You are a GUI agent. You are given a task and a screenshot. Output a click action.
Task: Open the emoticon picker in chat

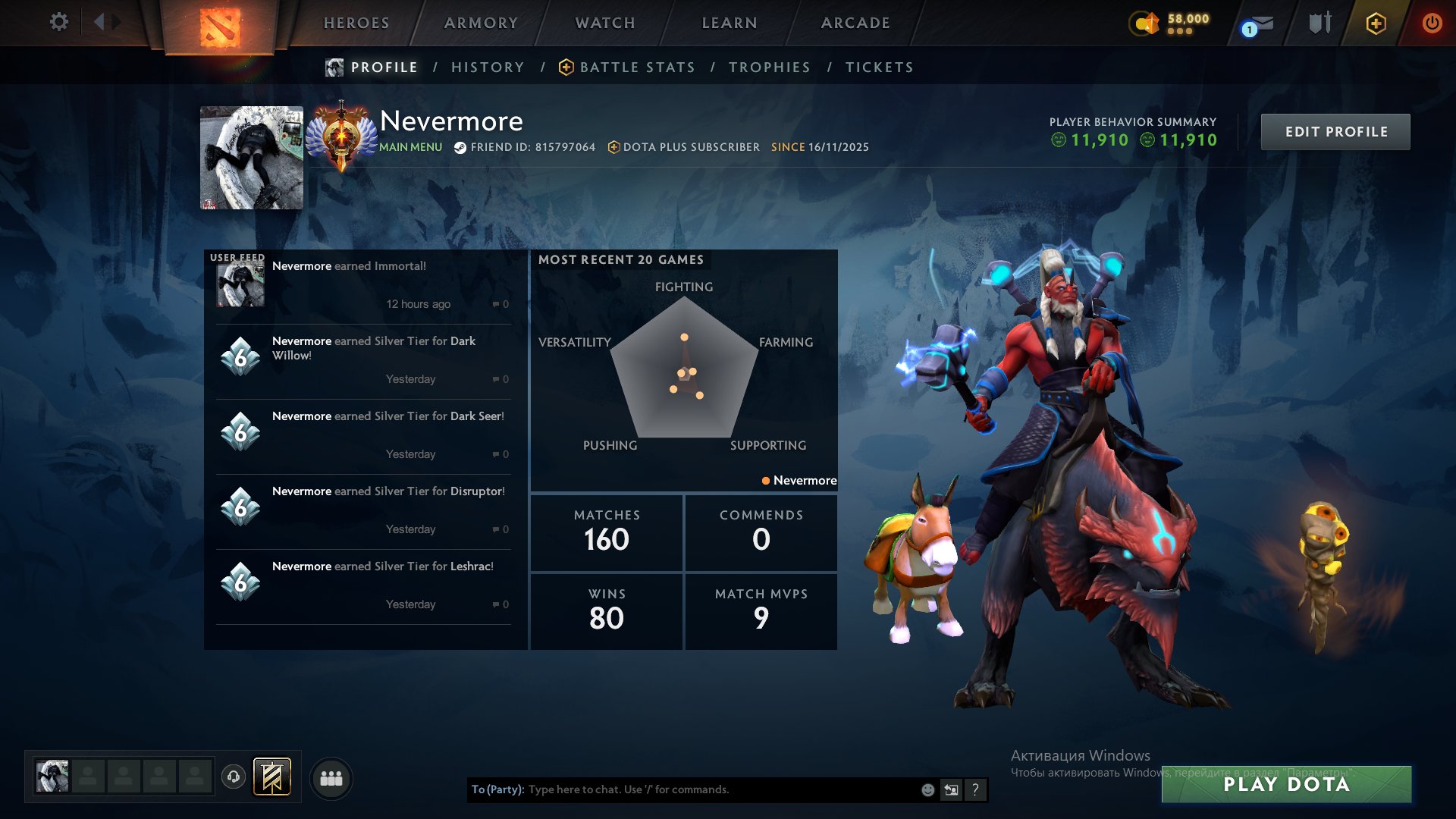click(x=927, y=789)
